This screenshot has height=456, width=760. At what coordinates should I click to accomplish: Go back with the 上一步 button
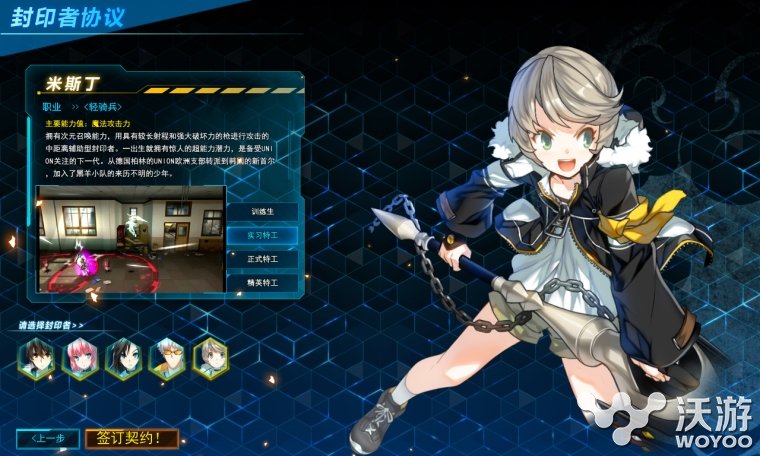click(48, 438)
